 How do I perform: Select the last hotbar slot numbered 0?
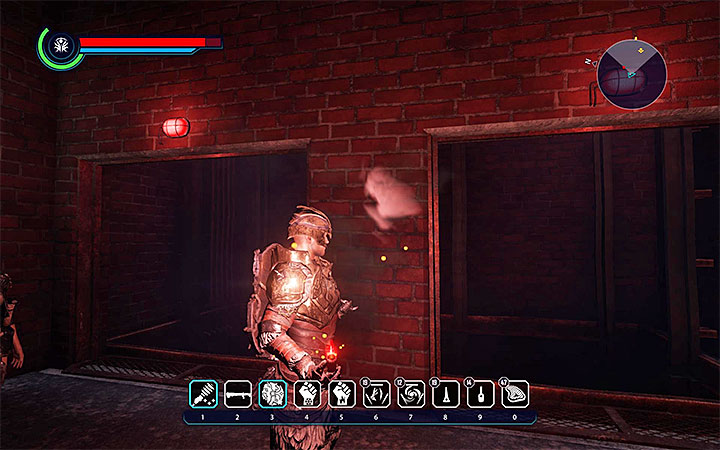tap(514, 393)
